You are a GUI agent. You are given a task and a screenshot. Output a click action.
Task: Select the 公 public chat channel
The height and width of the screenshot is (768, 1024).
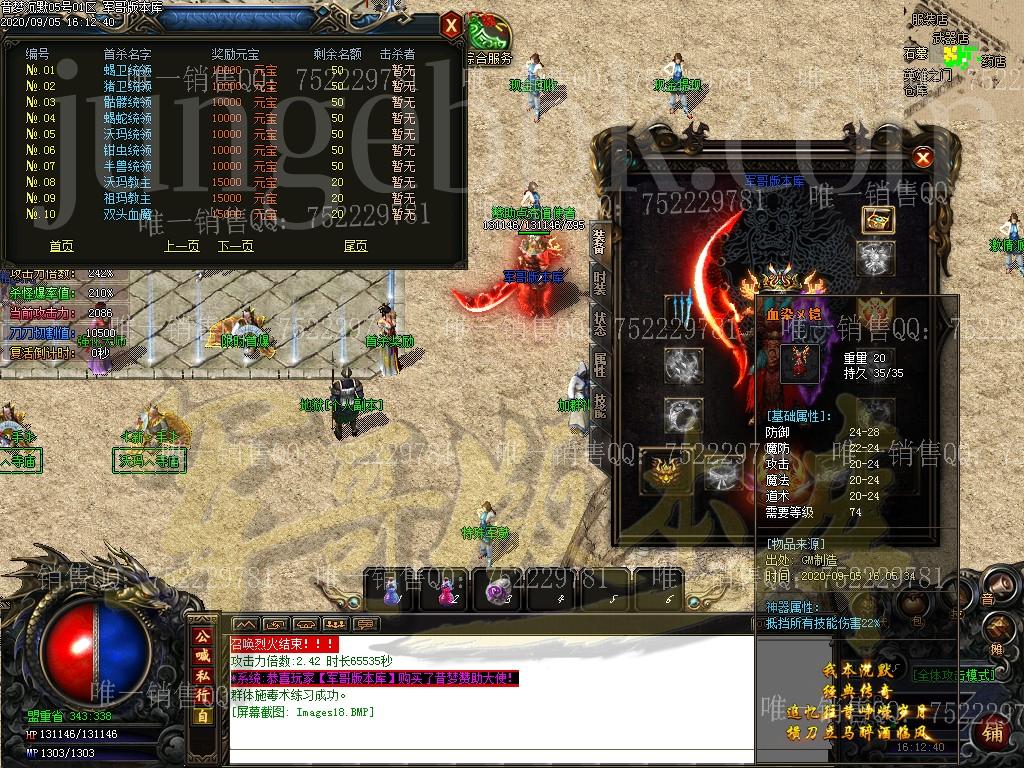tap(203, 636)
